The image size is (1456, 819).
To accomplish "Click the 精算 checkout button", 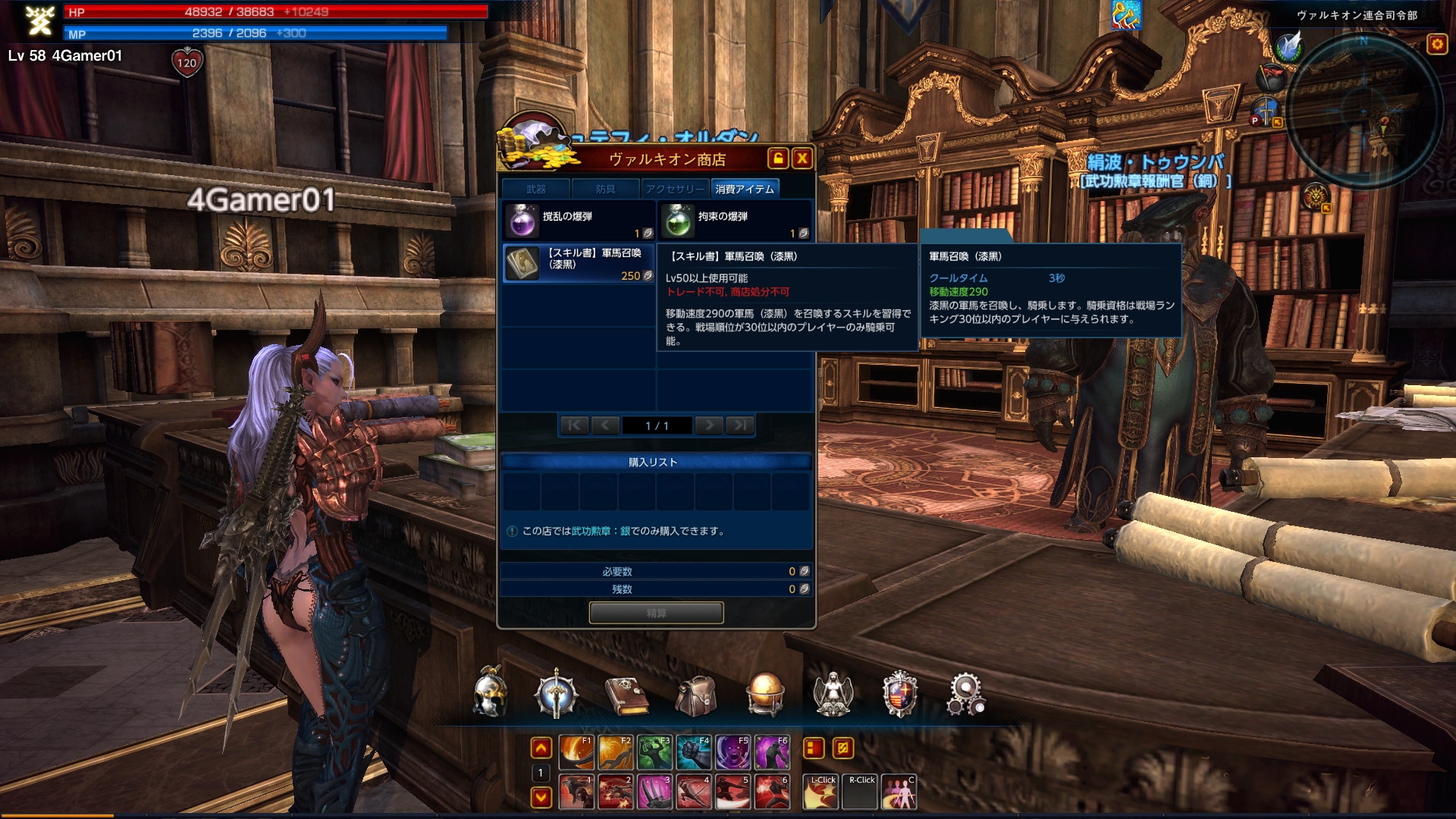I will (656, 613).
